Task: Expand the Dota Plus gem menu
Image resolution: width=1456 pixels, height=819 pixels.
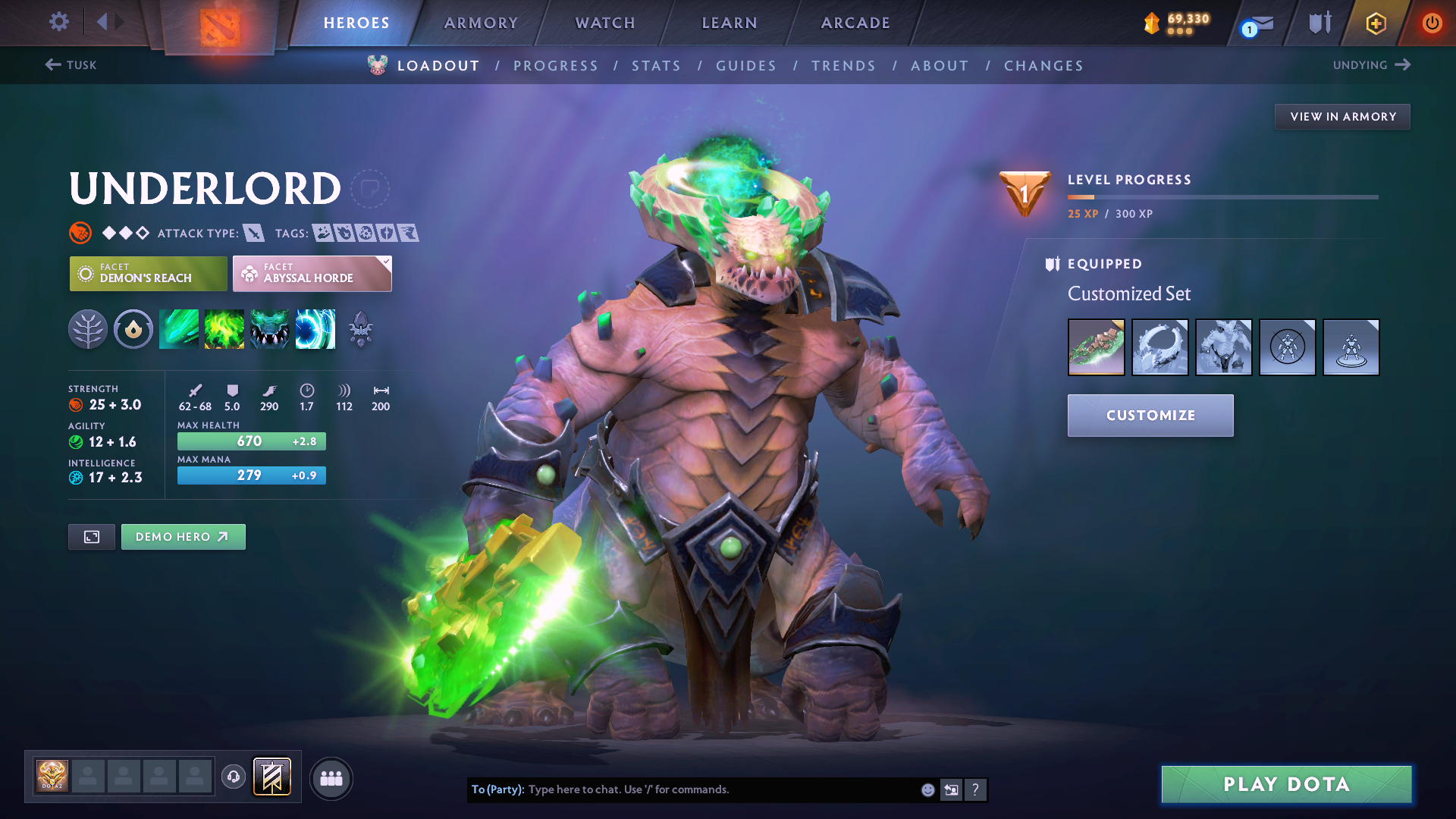Action: coord(1376,23)
